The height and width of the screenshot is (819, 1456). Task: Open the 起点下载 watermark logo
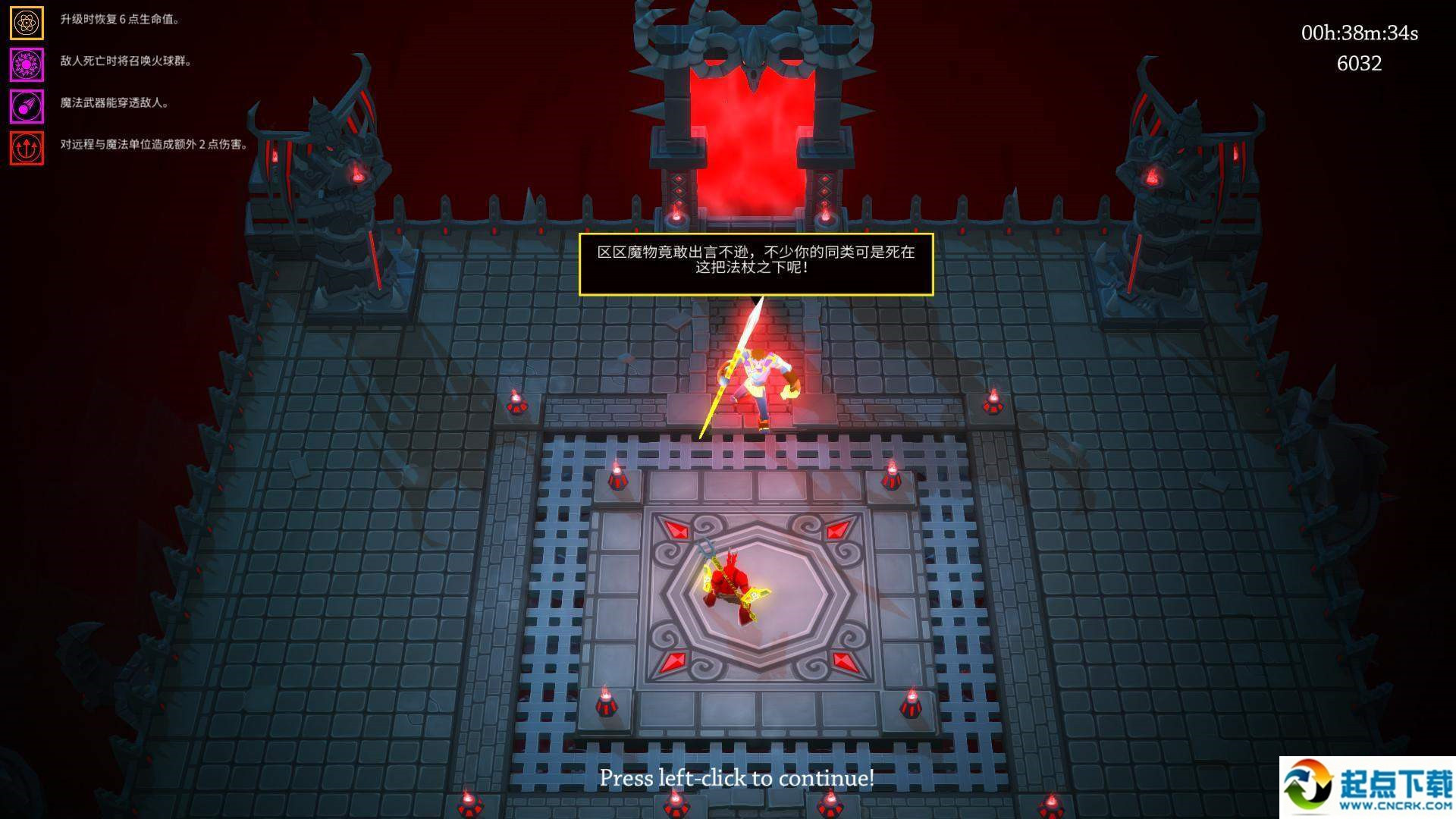(1367, 787)
